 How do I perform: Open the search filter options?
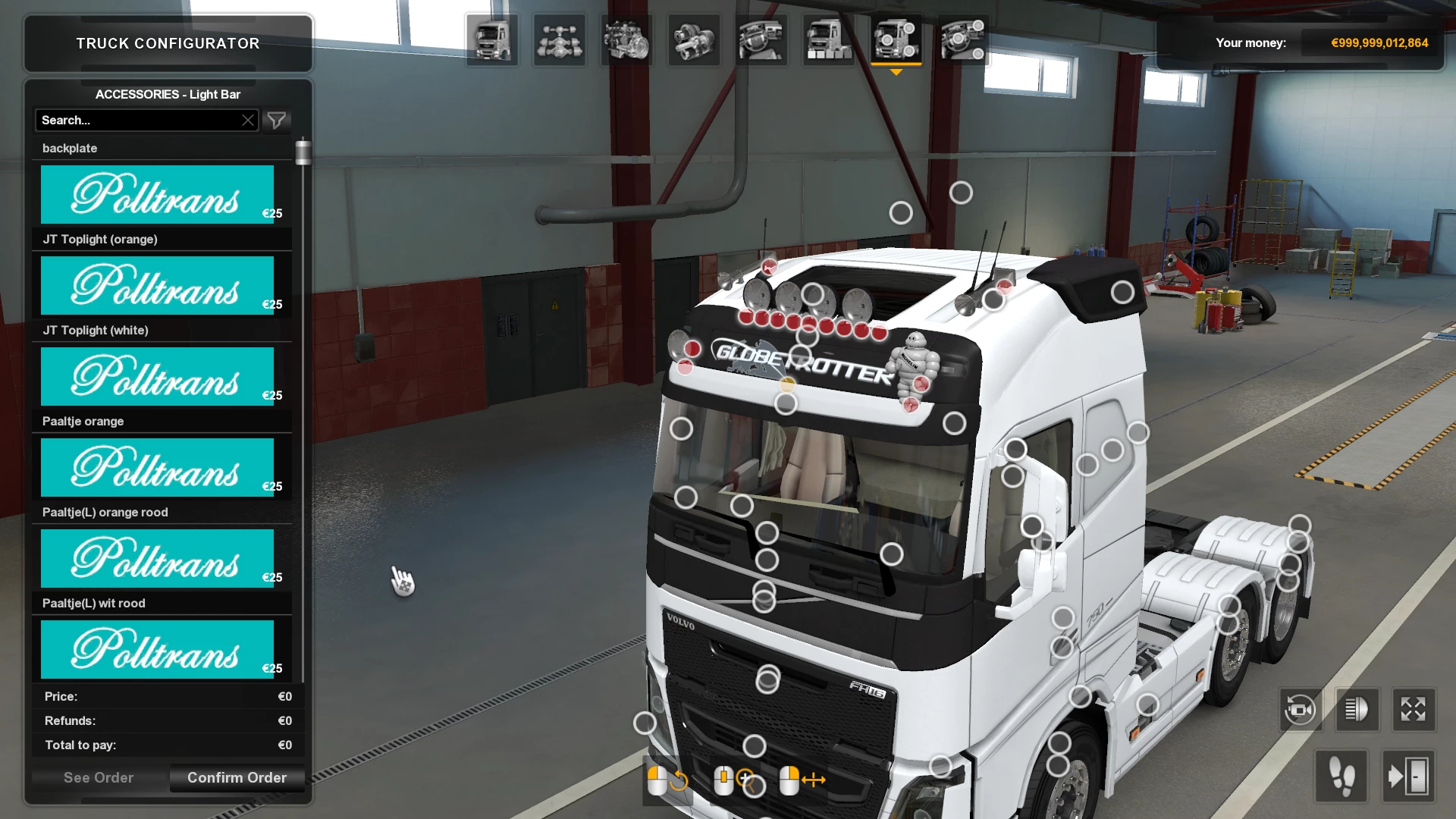tap(276, 120)
